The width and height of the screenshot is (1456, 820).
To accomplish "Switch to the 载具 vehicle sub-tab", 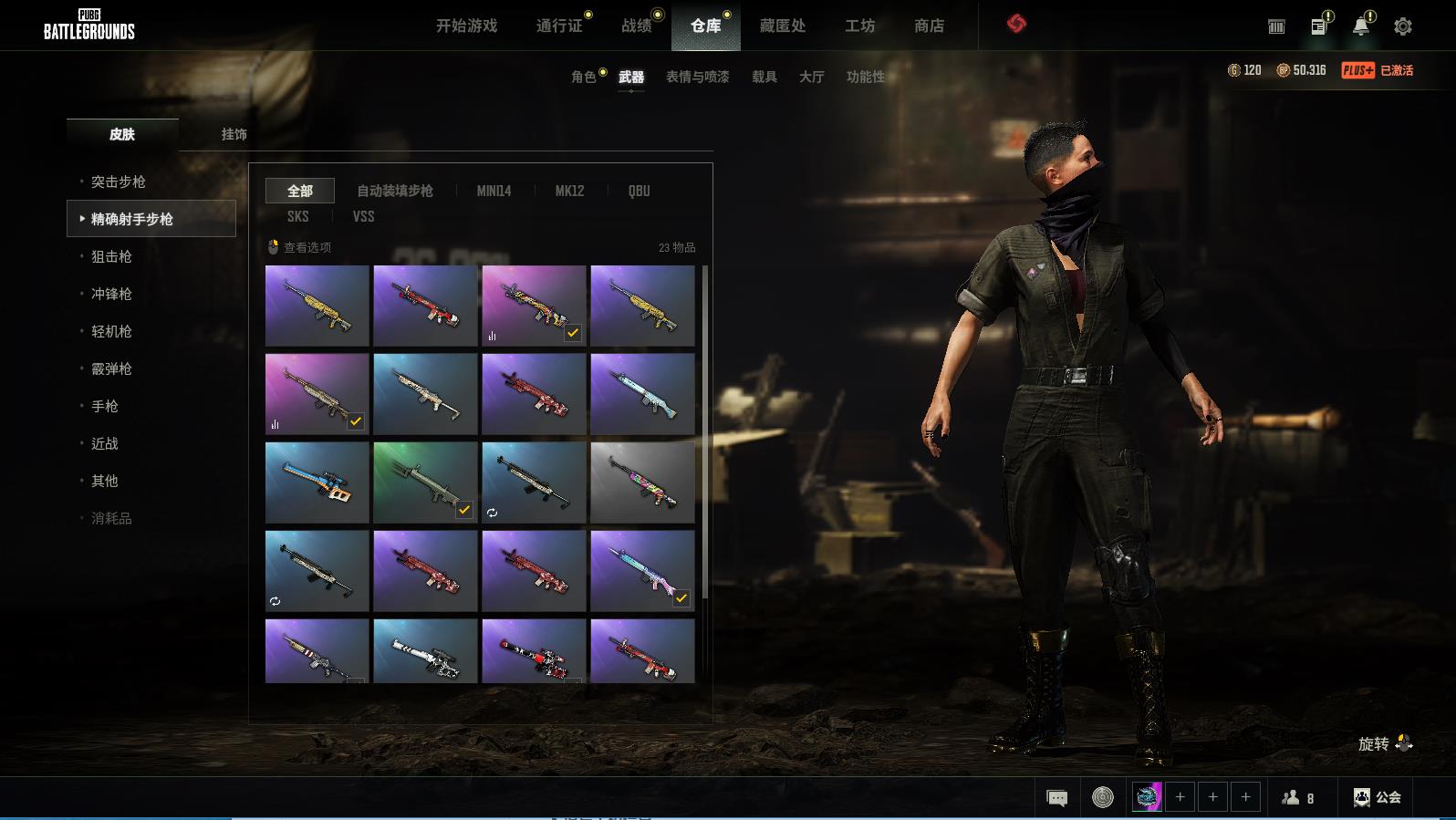I will coord(764,78).
